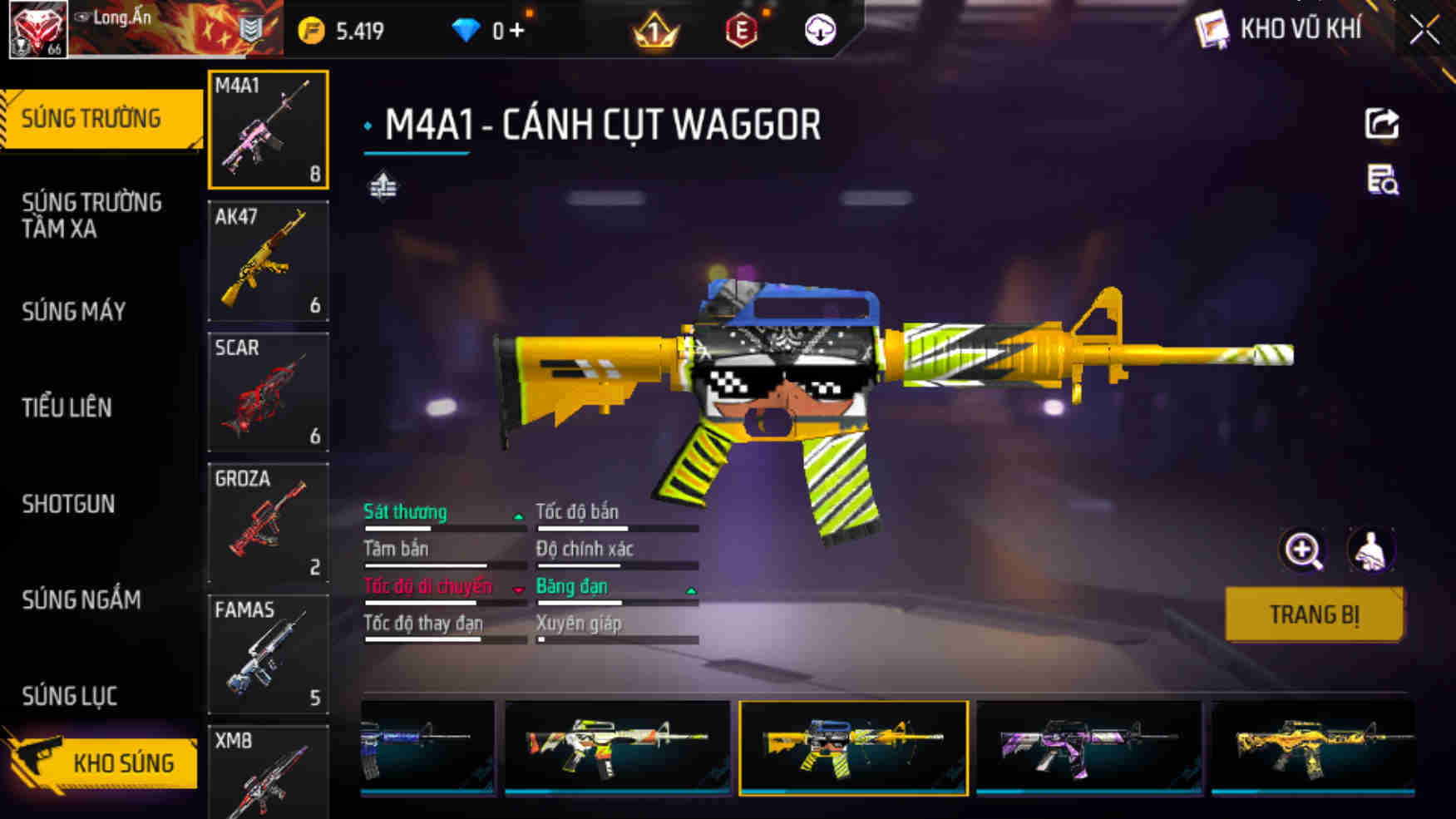This screenshot has width=1456, height=819.
Task: Open the Súng Lục category
Action: point(69,696)
